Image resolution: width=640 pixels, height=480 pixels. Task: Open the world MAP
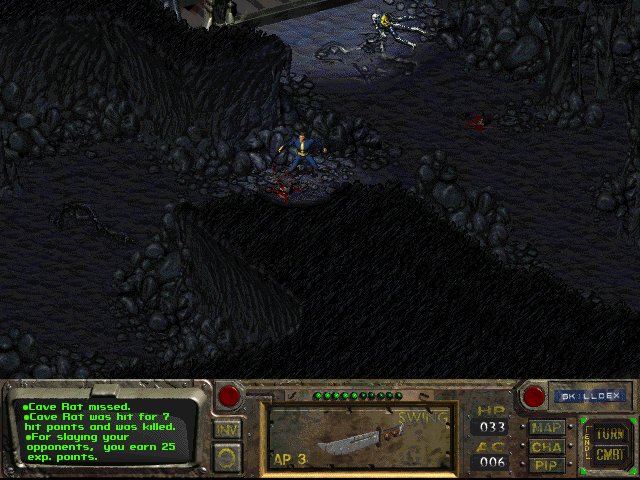click(547, 428)
